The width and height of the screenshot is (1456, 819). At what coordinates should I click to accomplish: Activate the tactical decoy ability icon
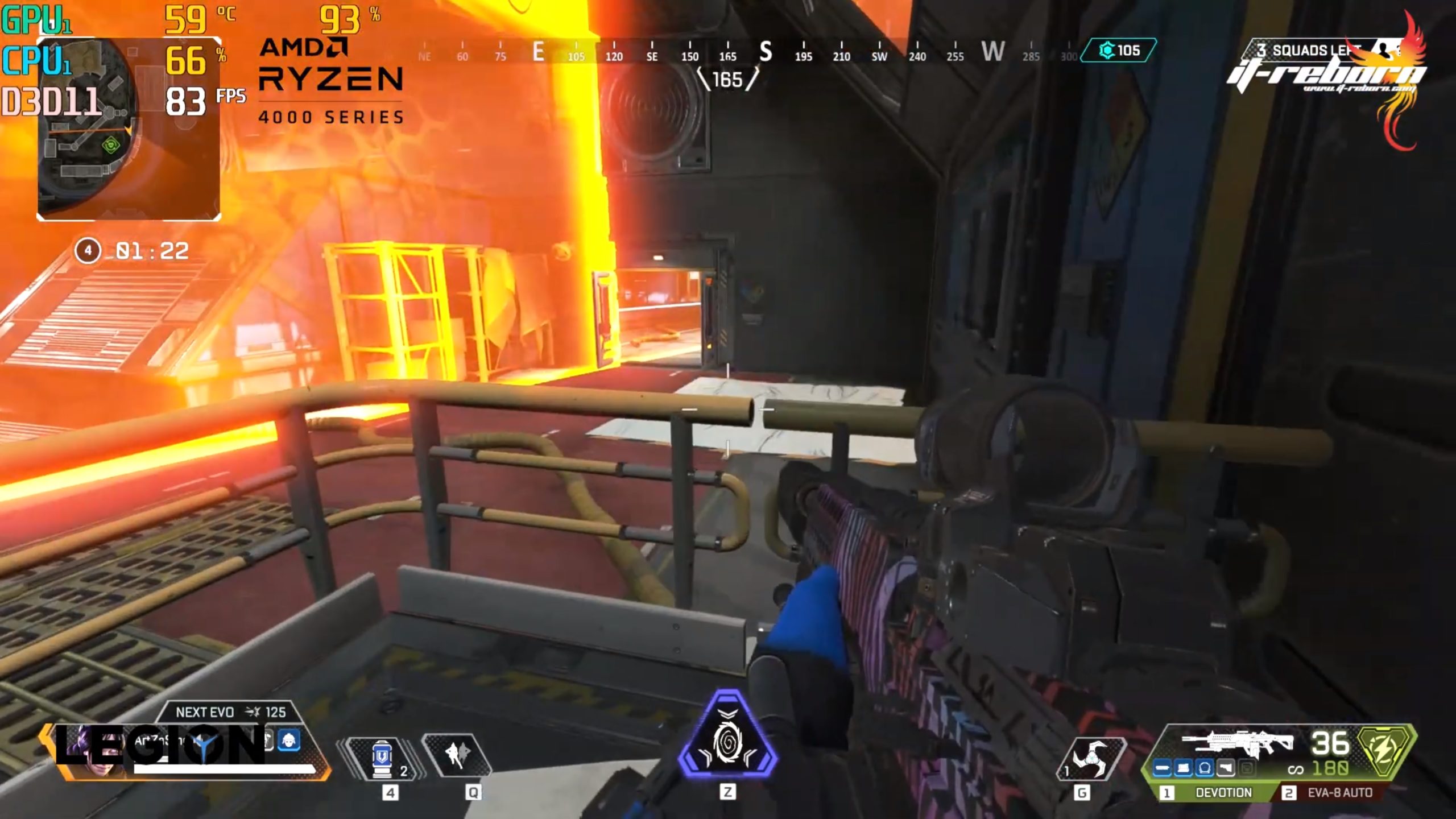click(456, 755)
